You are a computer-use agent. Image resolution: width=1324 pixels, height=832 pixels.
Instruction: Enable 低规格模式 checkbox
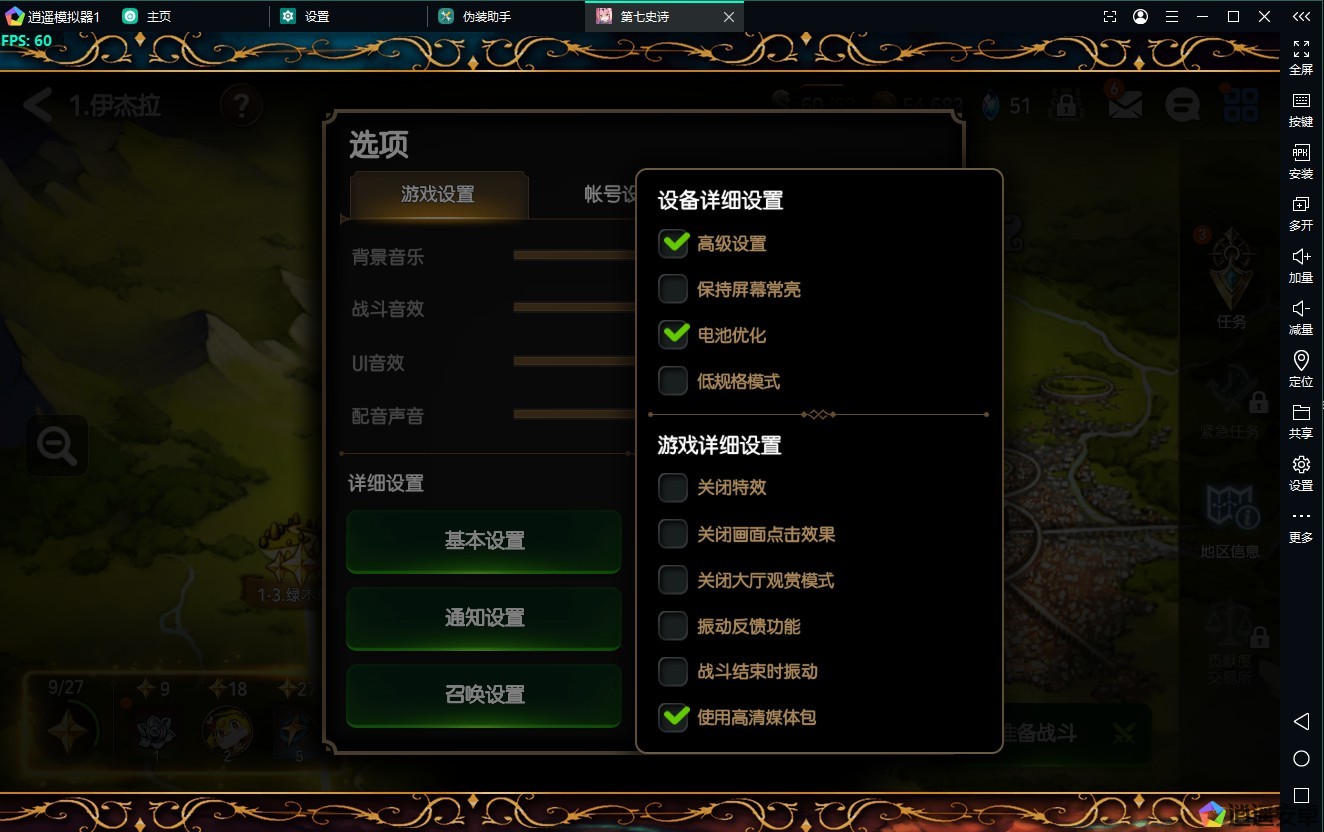[x=673, y=381]
